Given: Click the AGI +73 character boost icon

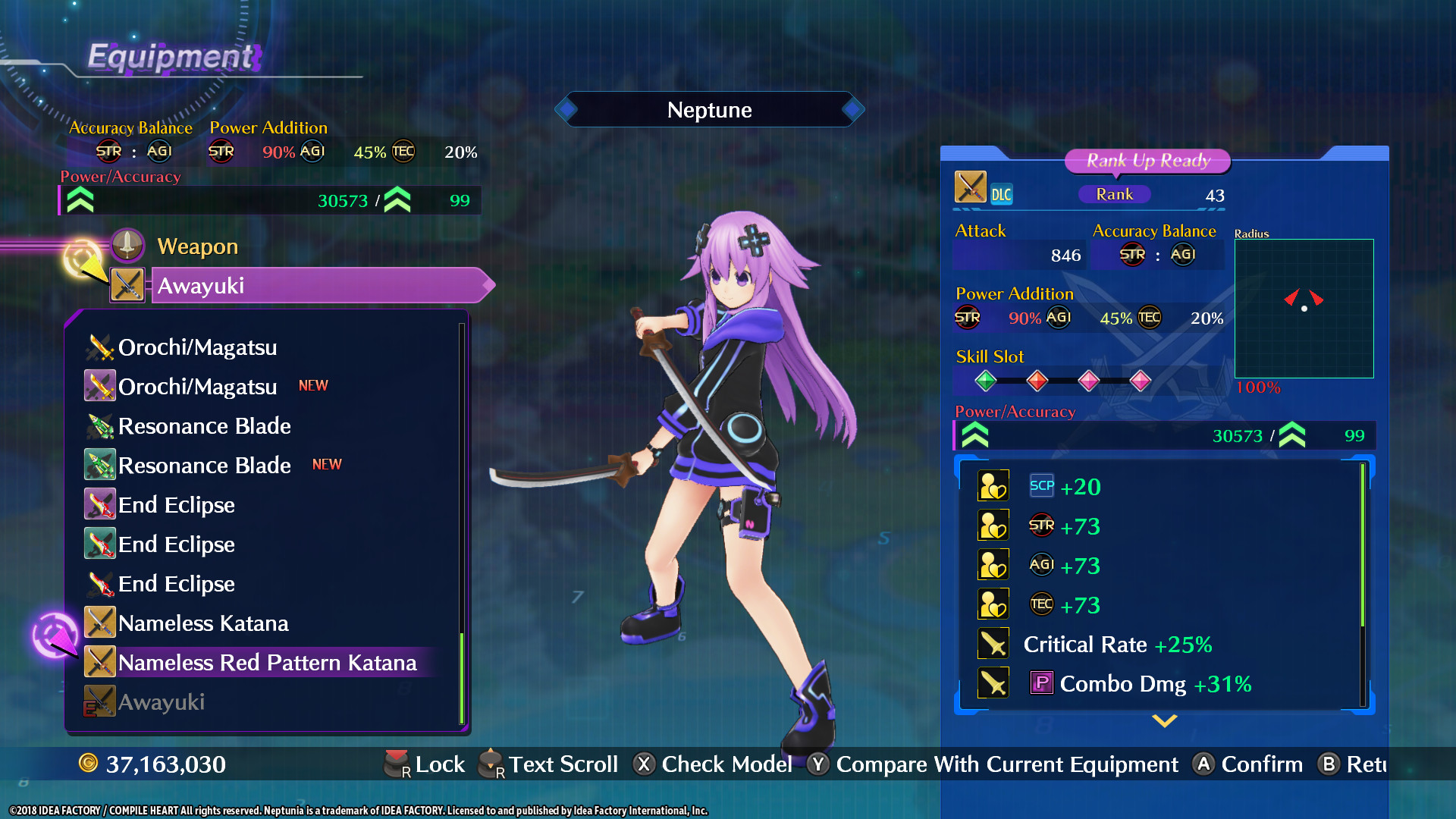Looking at the screenshot, I should tap(993, 564).
